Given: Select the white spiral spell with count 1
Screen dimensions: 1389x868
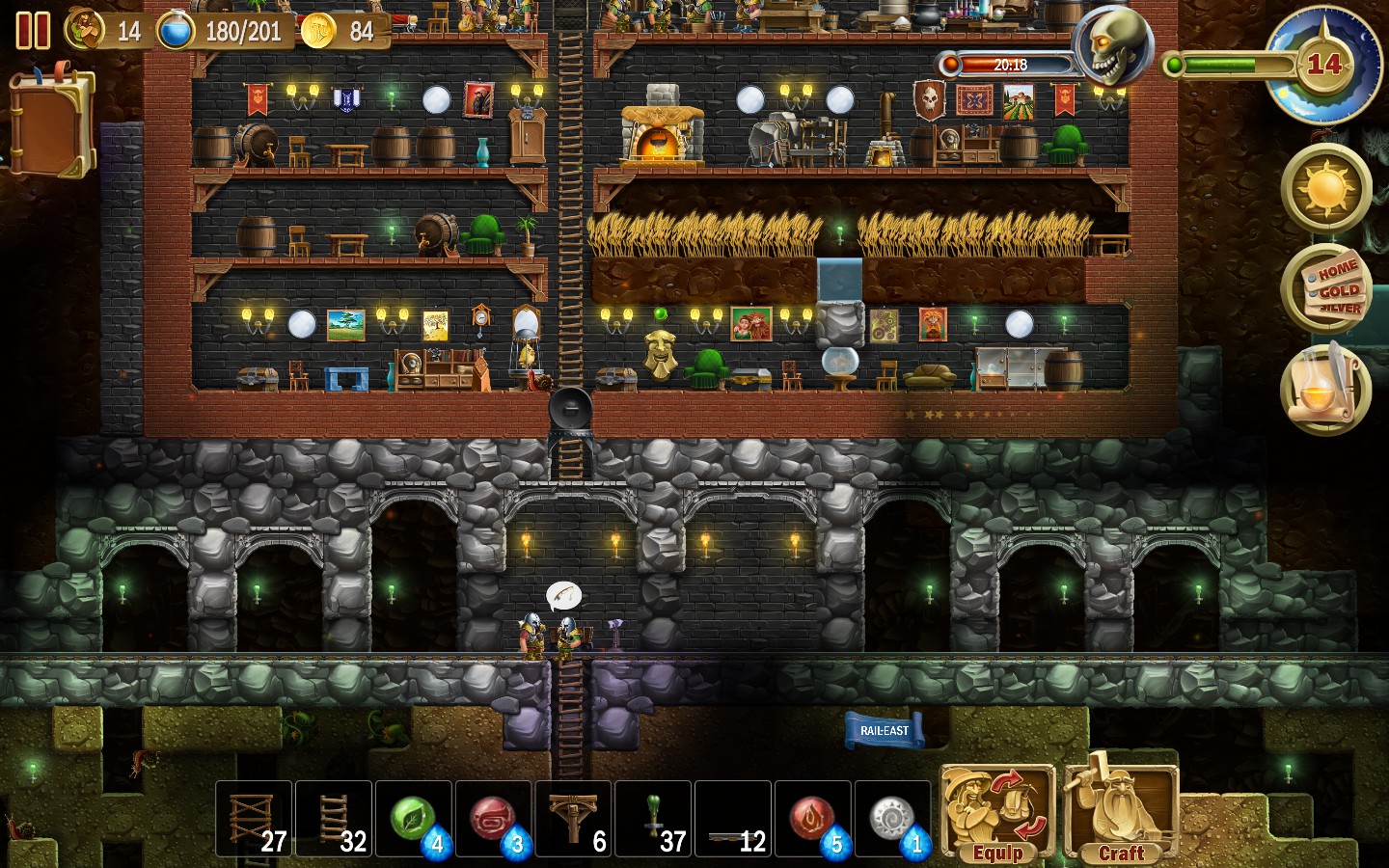Looking at the screenshot, I should point(893,820).
